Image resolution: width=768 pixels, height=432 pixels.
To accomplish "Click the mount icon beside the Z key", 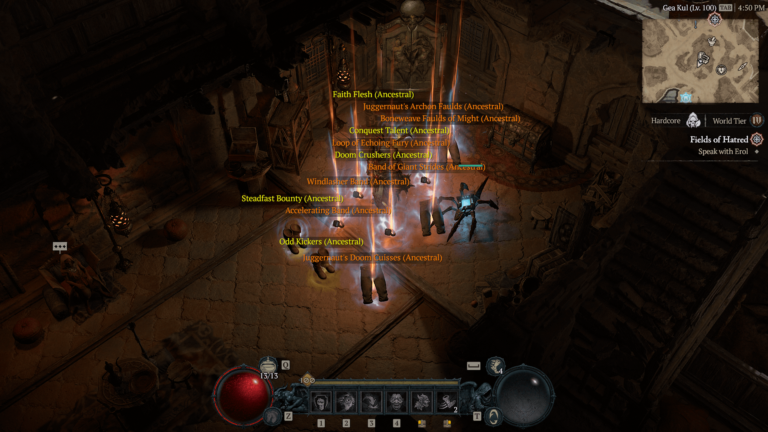I will coord(273,415).
